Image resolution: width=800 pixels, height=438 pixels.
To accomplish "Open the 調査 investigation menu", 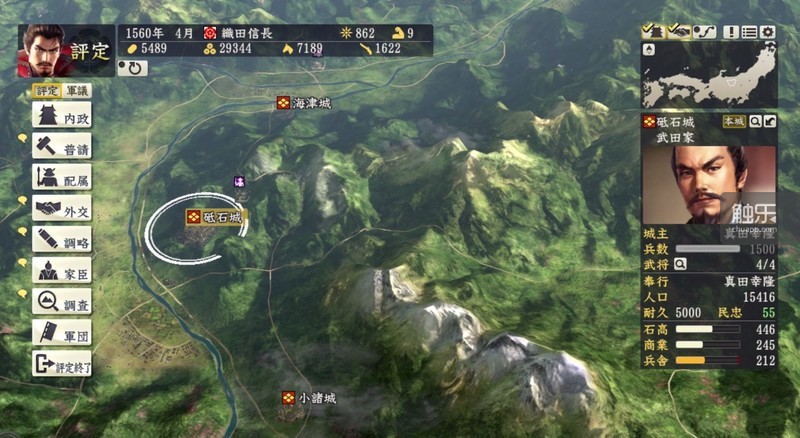I will 62,301.
